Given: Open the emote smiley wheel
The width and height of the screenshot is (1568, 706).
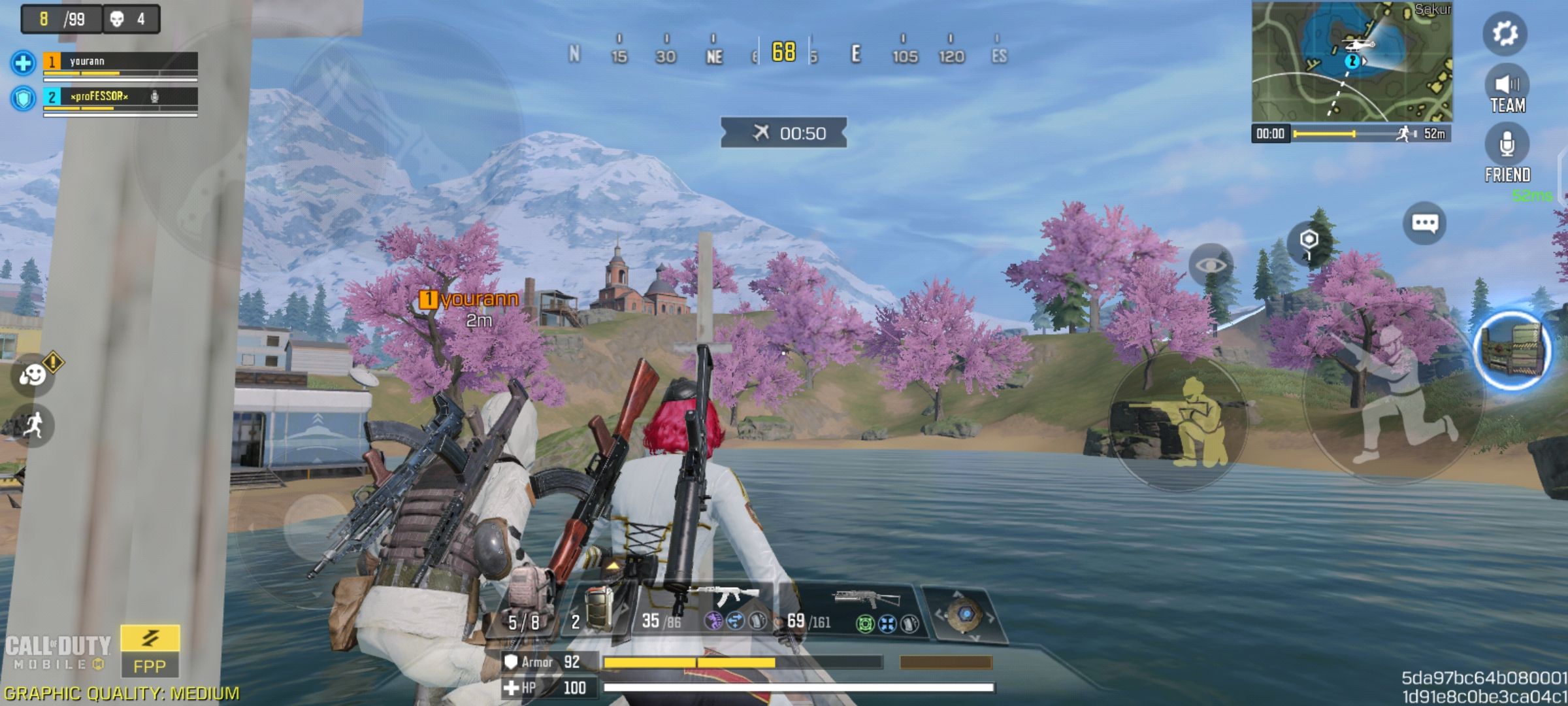Looking at the screenshot, I should [x=32, y=375].
